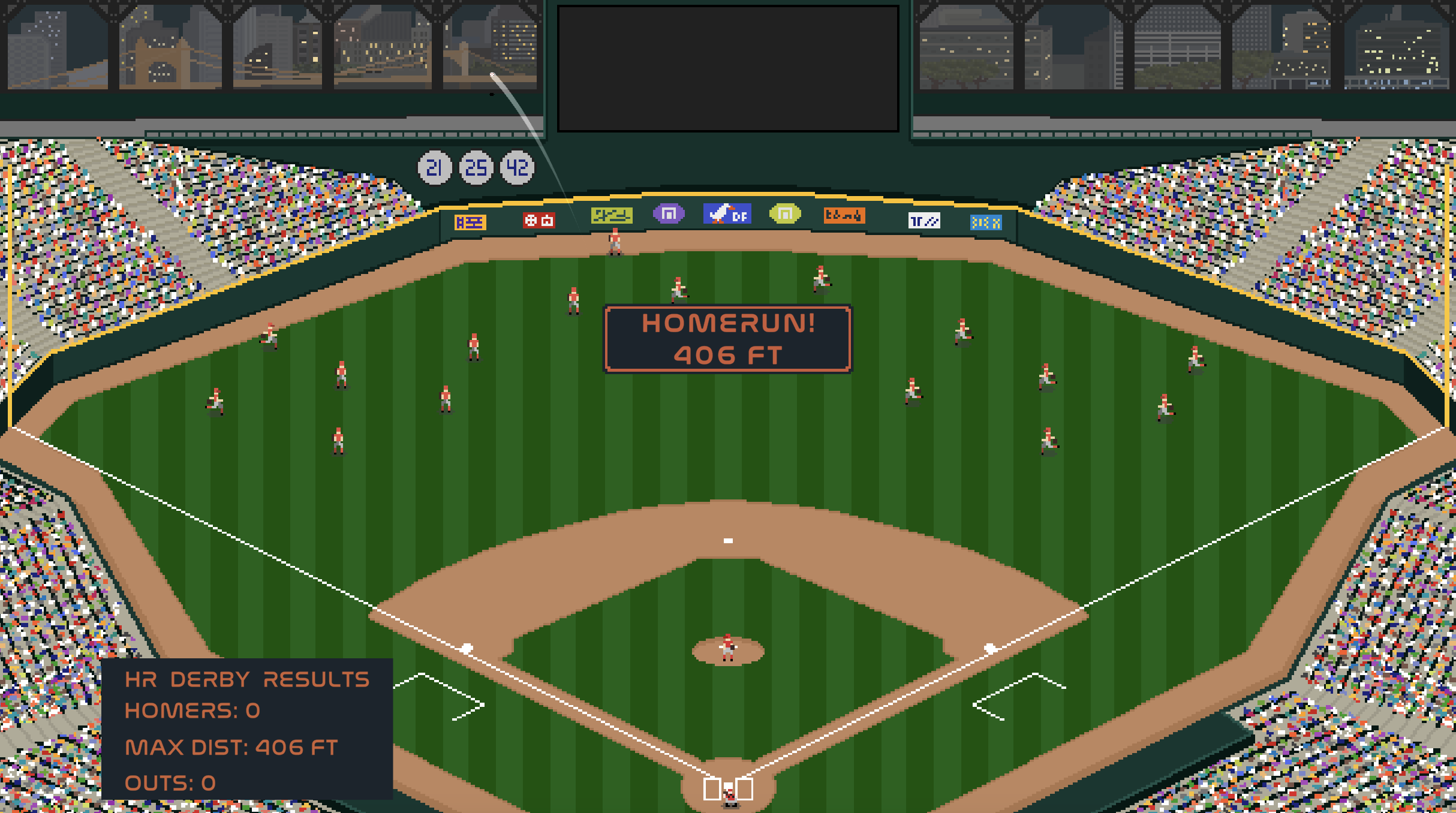Screen dimensions: 1456x813
Task: Select the lime green oval outfield logo
Action: [x=786, y=213]
